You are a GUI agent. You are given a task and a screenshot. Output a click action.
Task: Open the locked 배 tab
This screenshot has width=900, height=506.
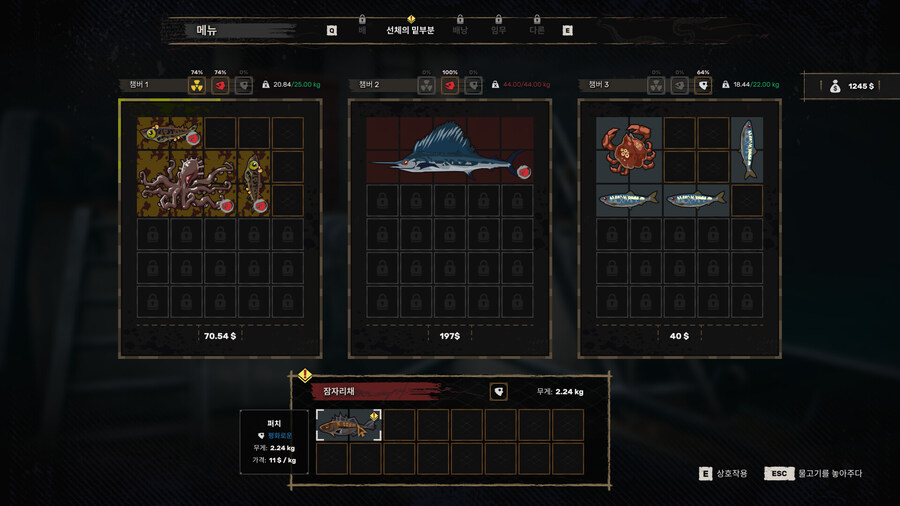click(362, 30)
